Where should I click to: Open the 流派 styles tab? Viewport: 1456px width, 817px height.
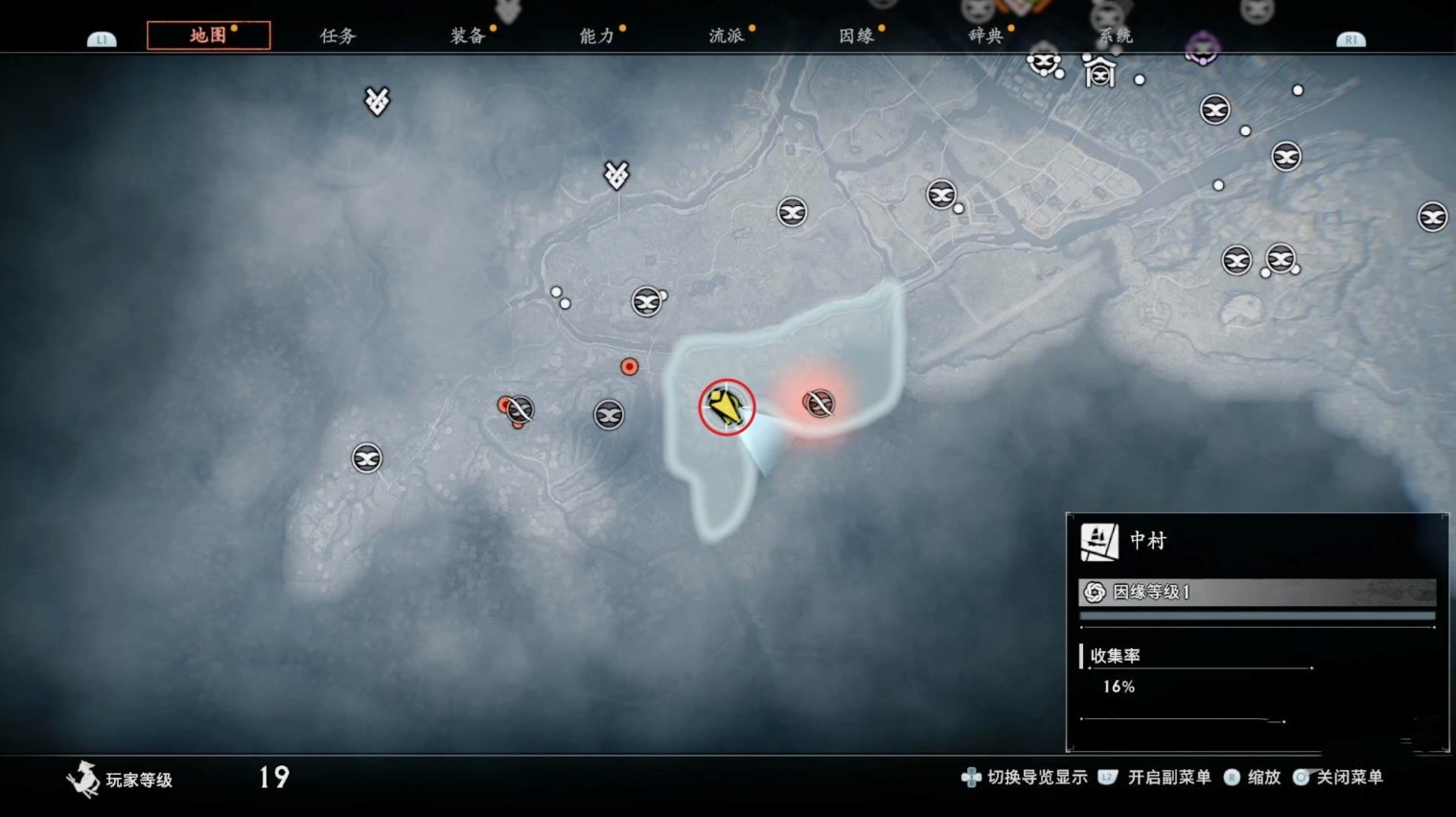click(x=727, y=35)
